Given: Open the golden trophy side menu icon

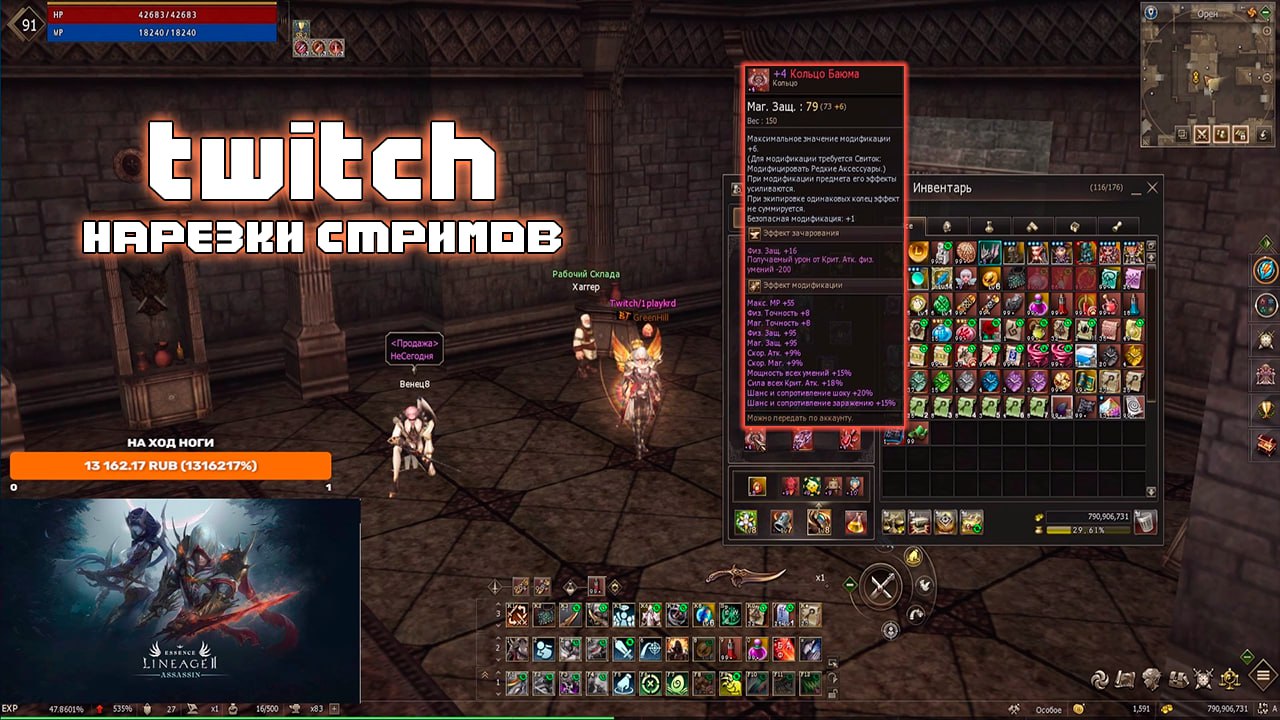Looking at the screenshot, I should 1265,408.
